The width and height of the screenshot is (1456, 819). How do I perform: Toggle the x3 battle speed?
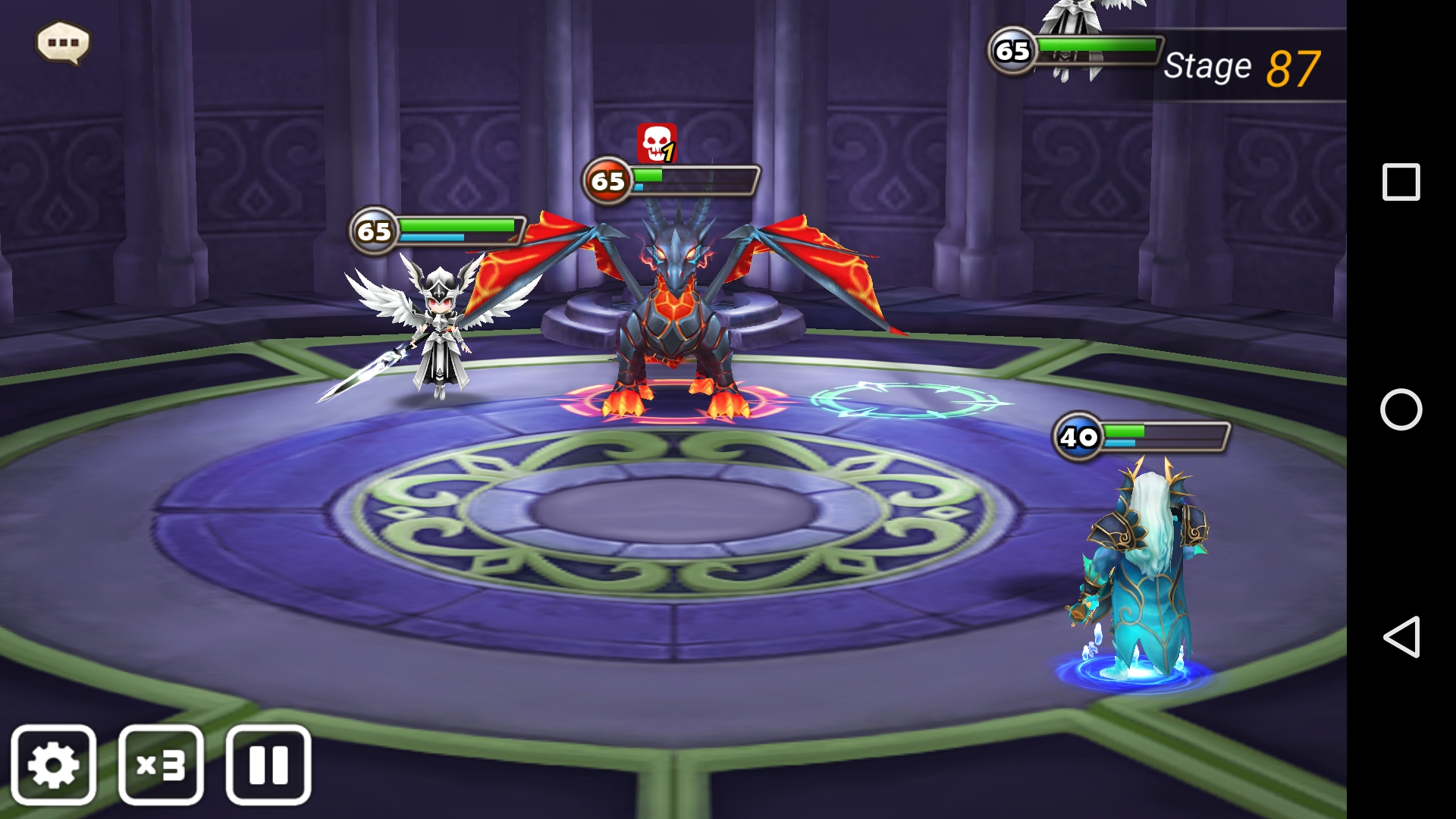point(161,764)
